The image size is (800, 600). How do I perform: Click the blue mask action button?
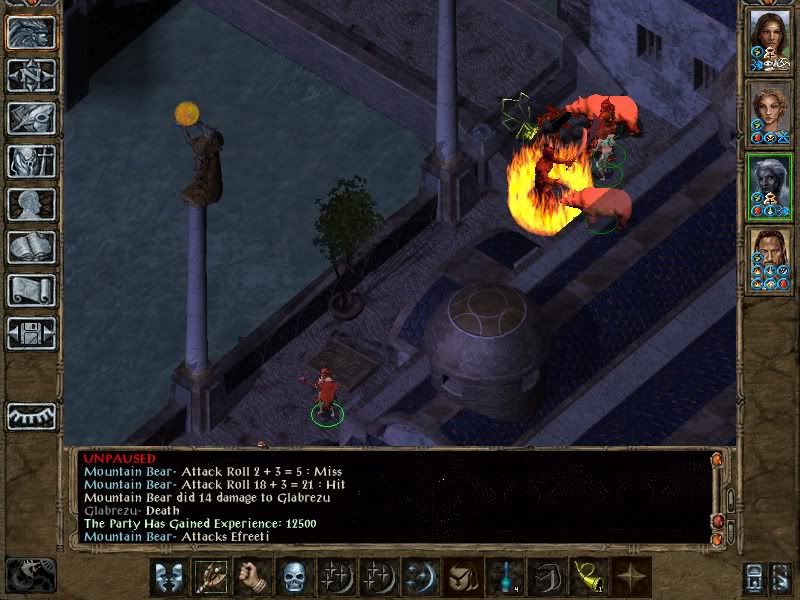click(x=171, y=578)
